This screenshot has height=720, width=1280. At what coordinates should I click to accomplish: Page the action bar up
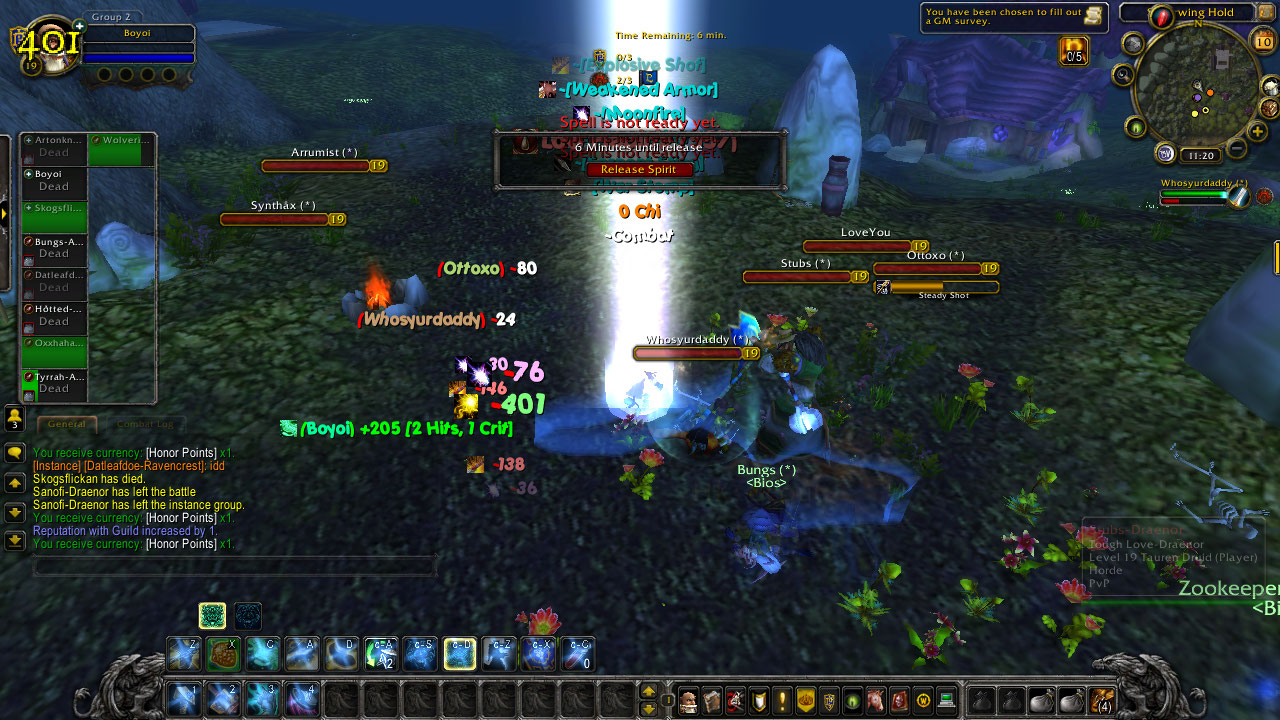point(648,691)
